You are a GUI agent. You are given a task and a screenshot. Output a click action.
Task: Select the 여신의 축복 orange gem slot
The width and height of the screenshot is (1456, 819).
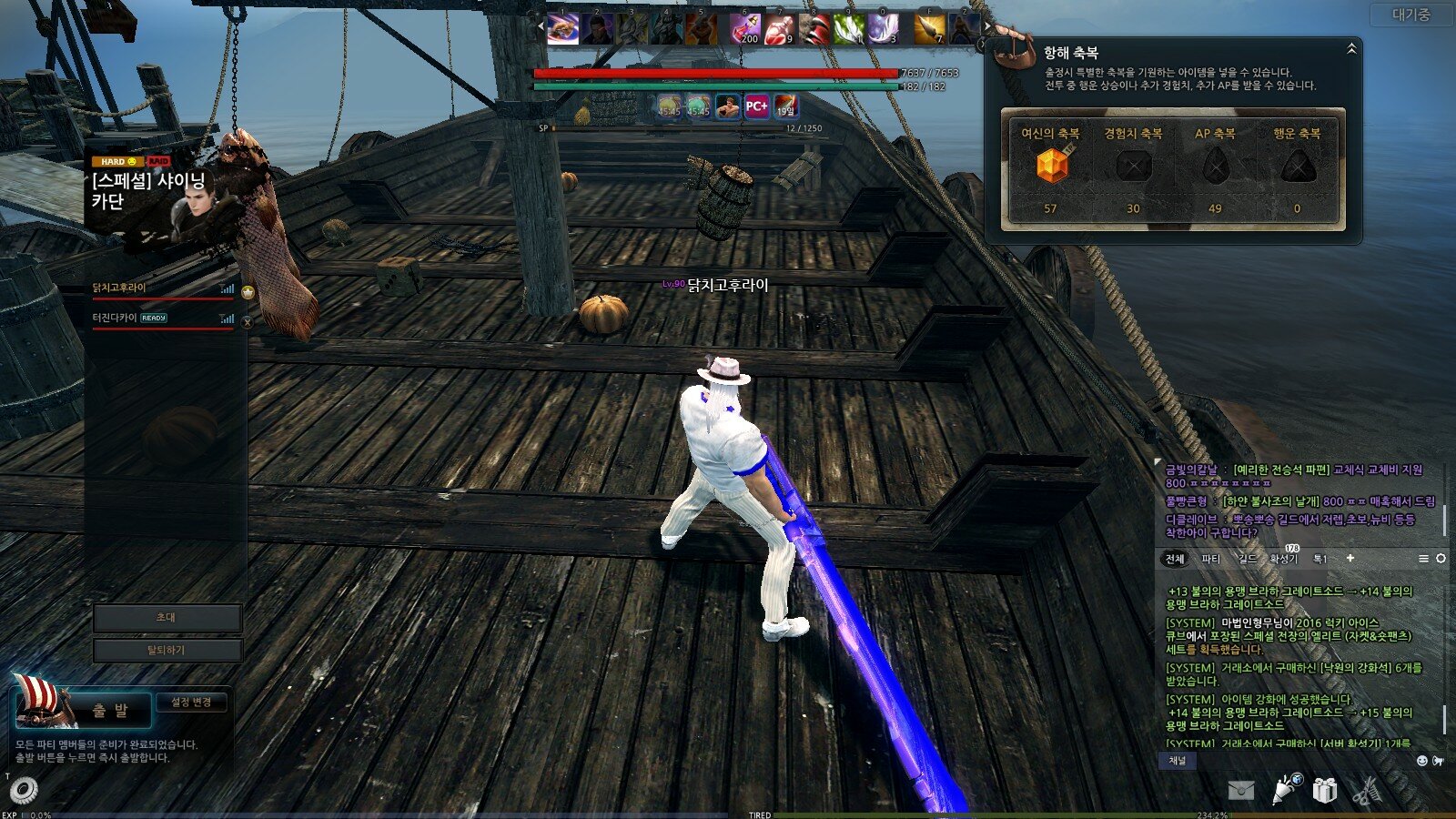1051,167
